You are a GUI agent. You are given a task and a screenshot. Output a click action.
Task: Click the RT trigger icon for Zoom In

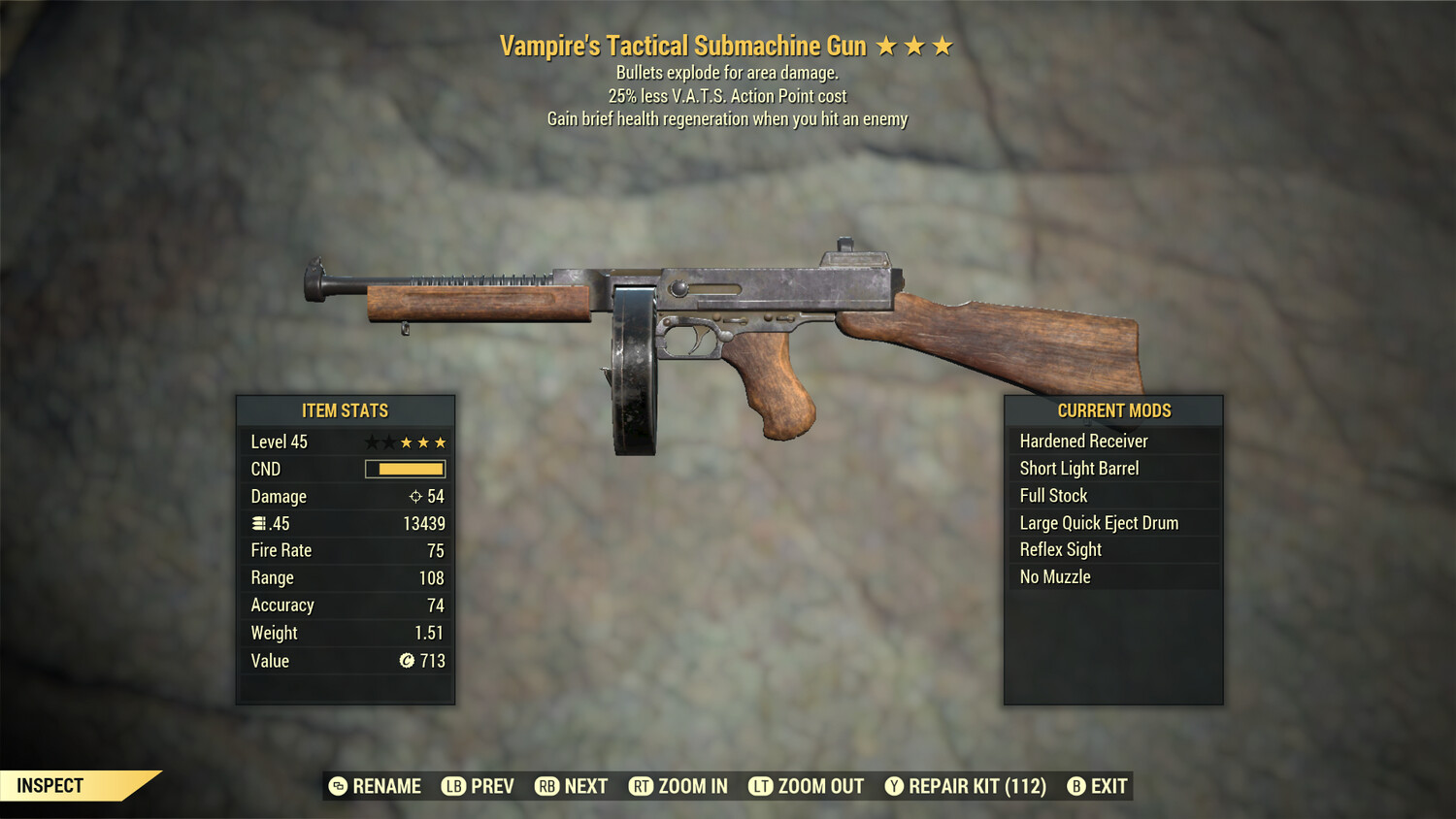[x=641, y=786]
